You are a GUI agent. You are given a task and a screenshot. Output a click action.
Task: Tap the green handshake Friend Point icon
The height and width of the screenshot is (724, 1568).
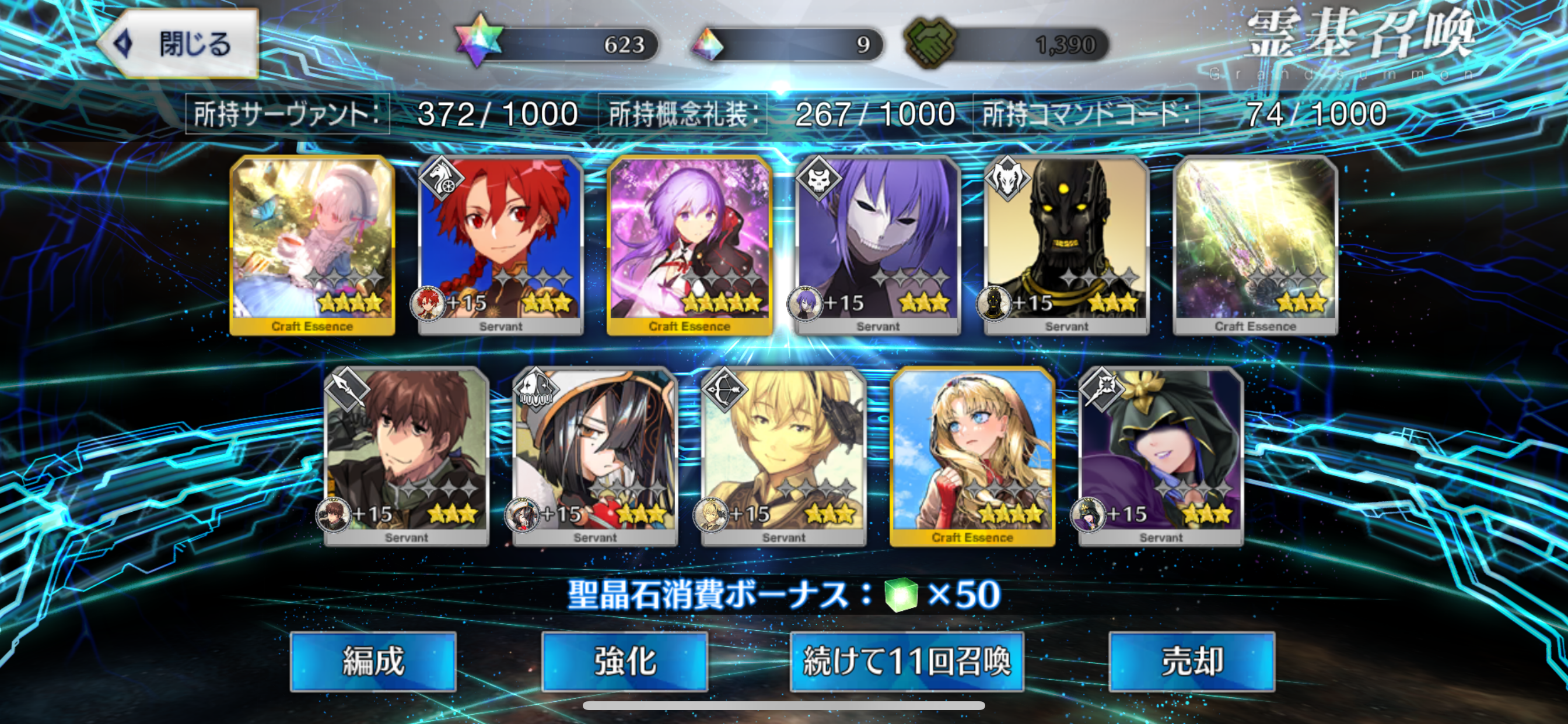(929, 43)
